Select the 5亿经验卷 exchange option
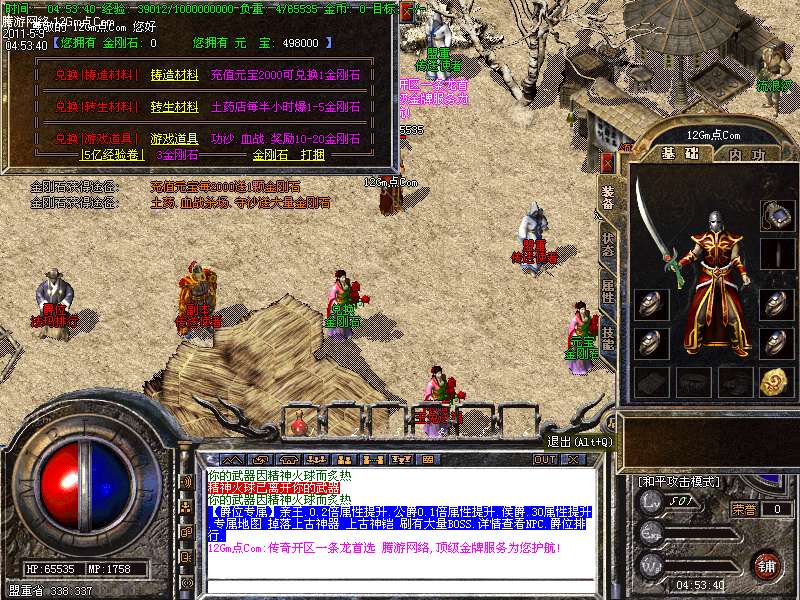800x600 pixels. point(113,155)
